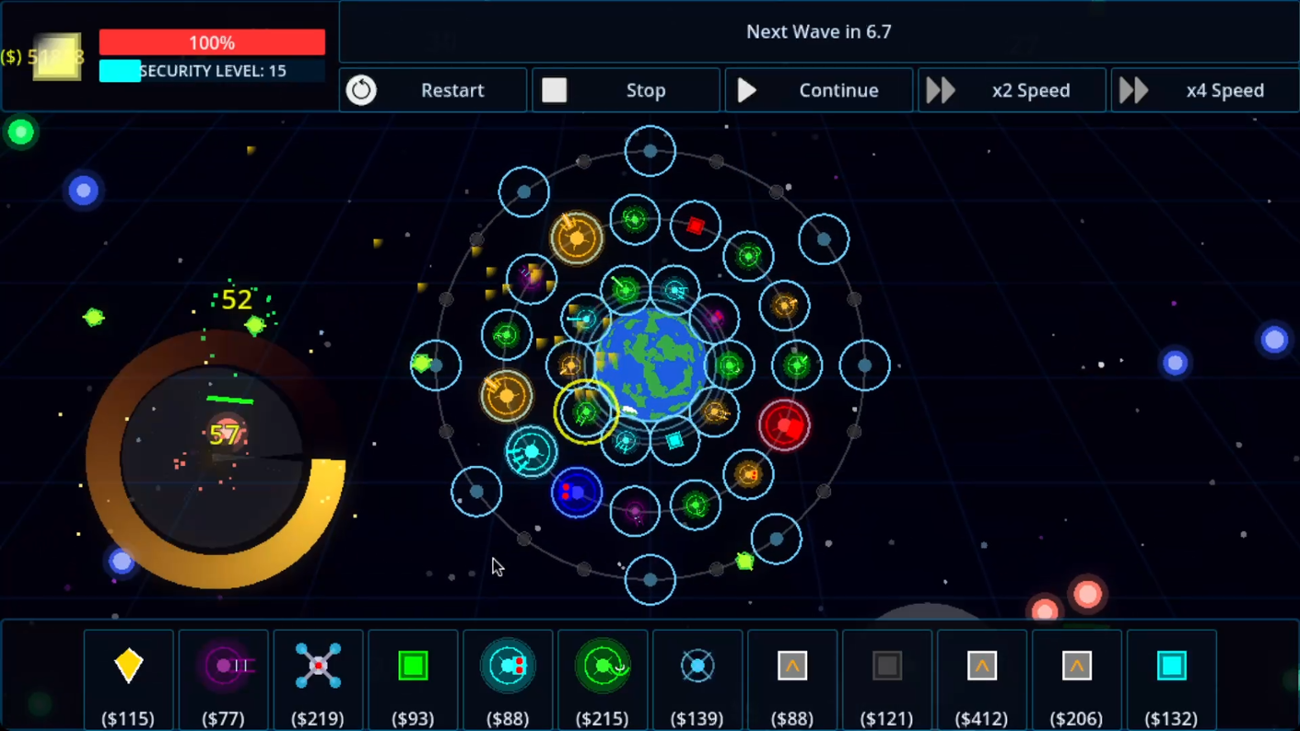
Task: Buy the yellow diamond tower costing $115
Action: 128,666
